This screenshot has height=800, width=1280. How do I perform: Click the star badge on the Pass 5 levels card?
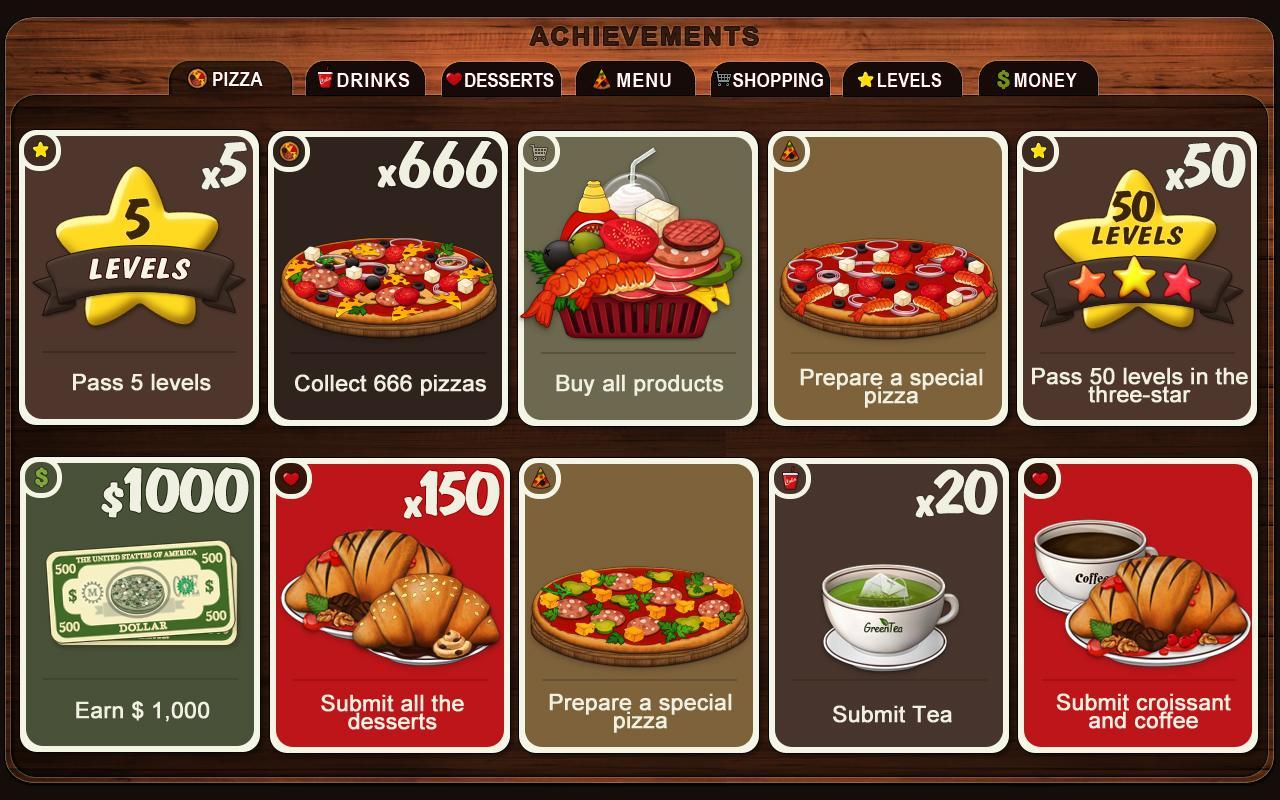[x=40, y=150]
